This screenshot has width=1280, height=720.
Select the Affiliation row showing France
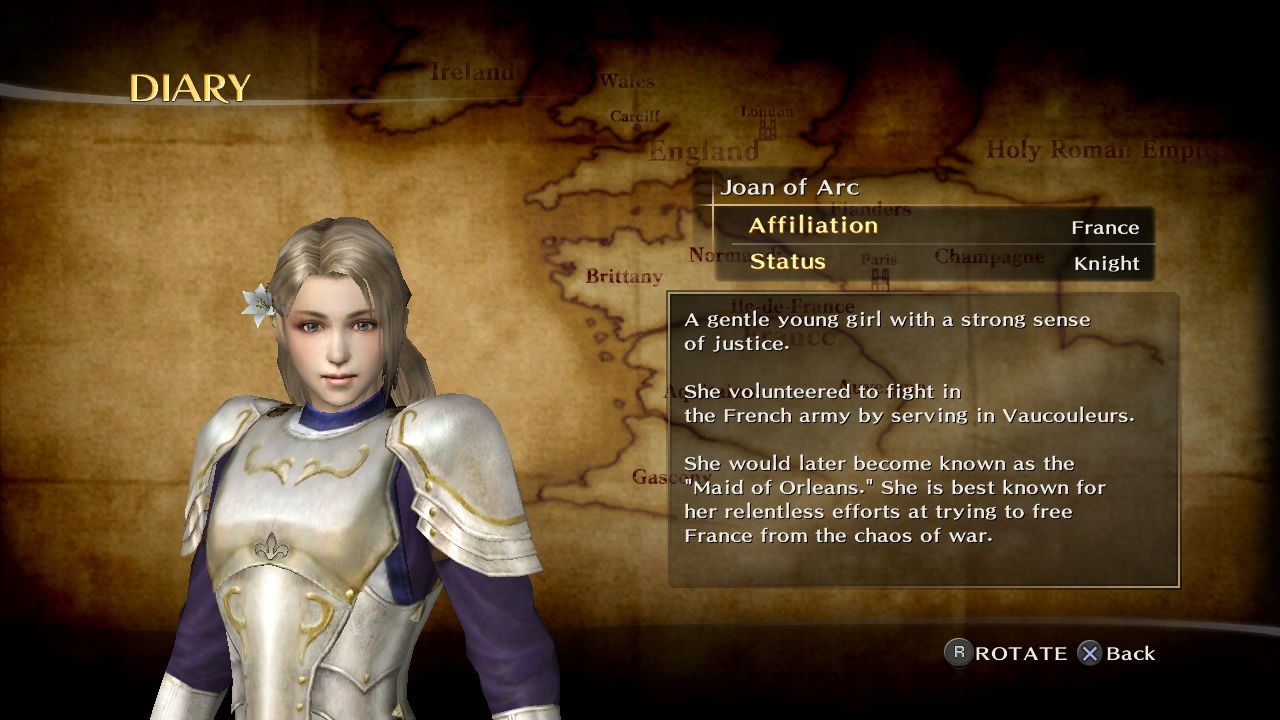935,226
